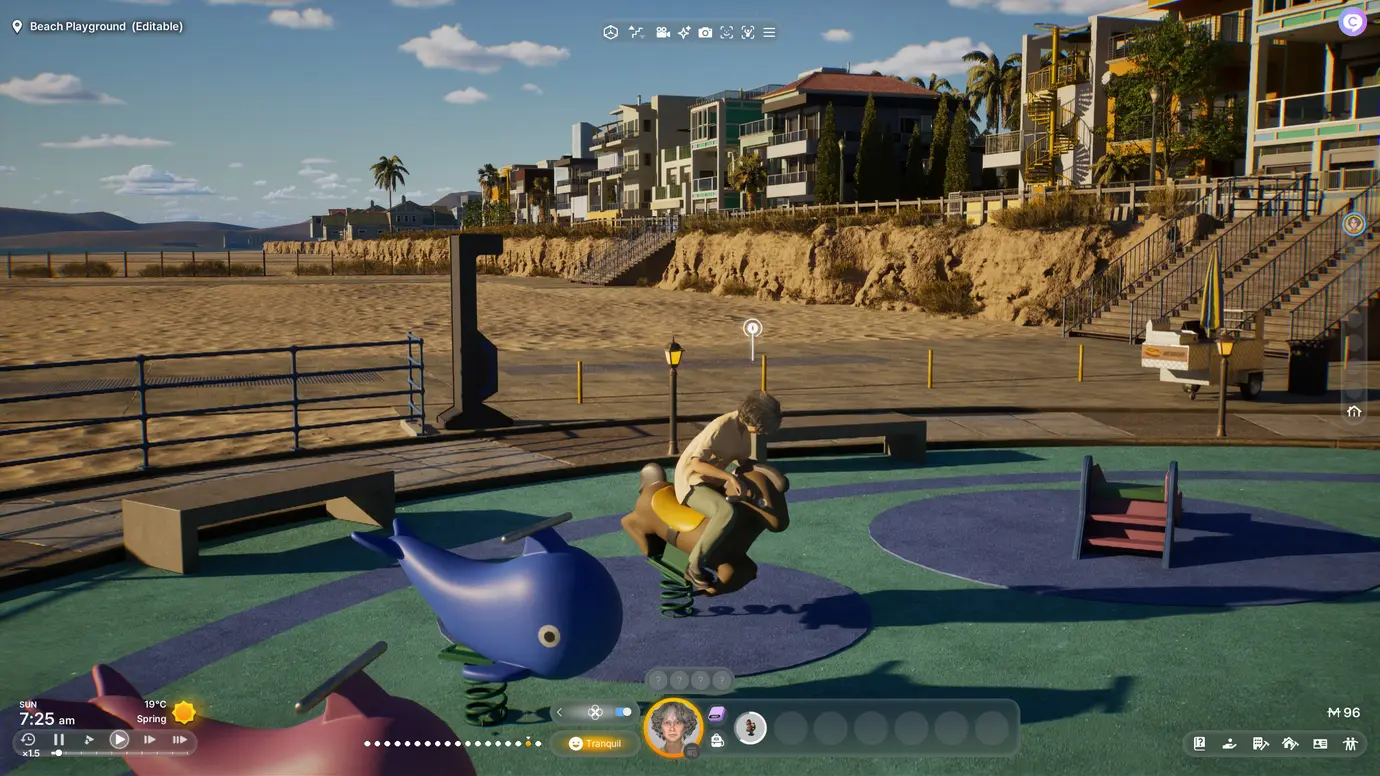Click the circled normal-speed play button
Image resolution: width=1380 pixels, height=776 pixels.
(119, 740)
